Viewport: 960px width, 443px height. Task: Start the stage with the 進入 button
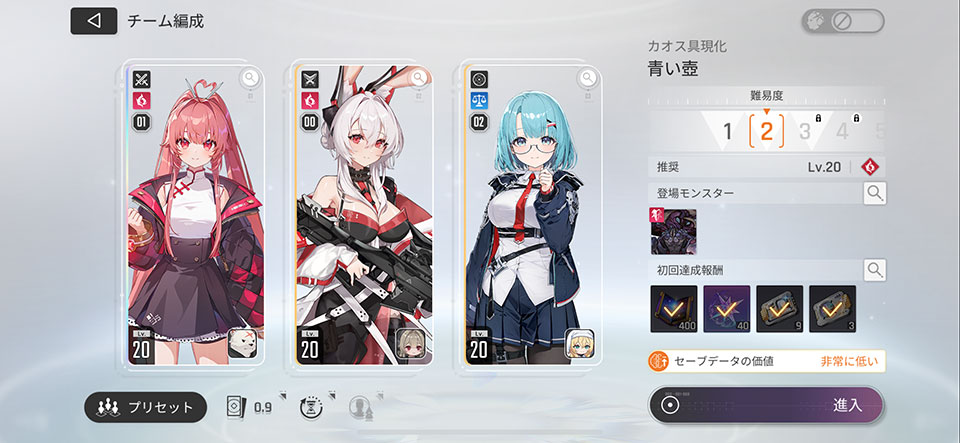766,405
